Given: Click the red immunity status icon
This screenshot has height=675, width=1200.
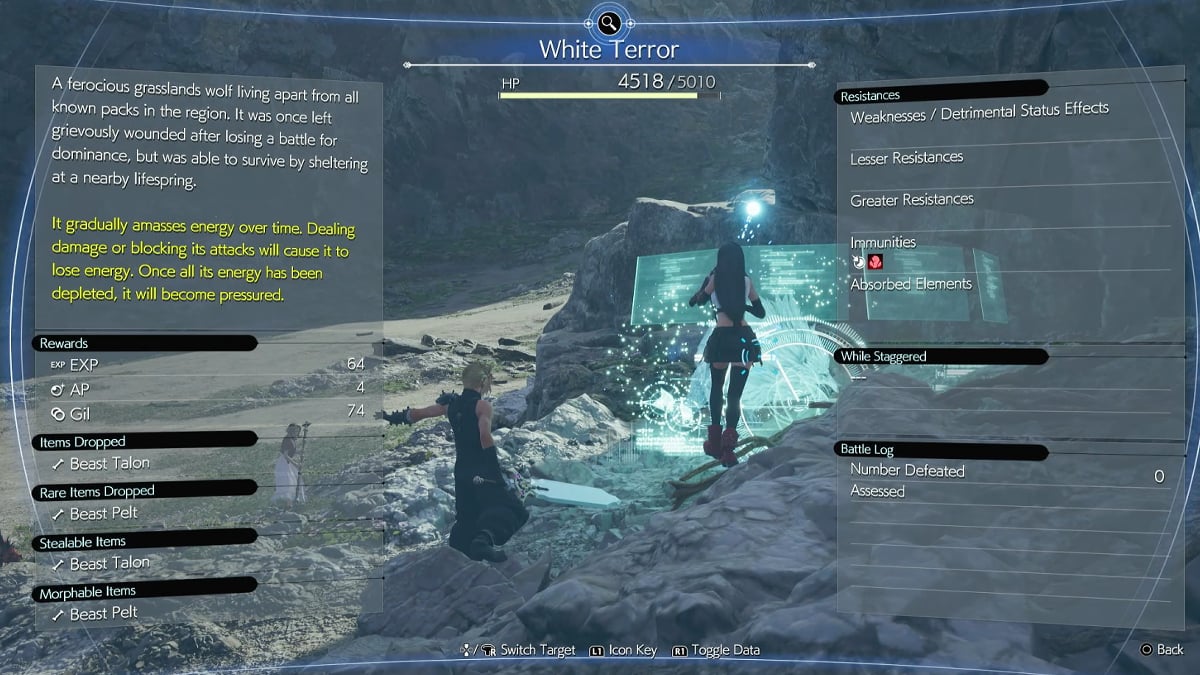Looking at the screenshot, I should tap(875, 263).
